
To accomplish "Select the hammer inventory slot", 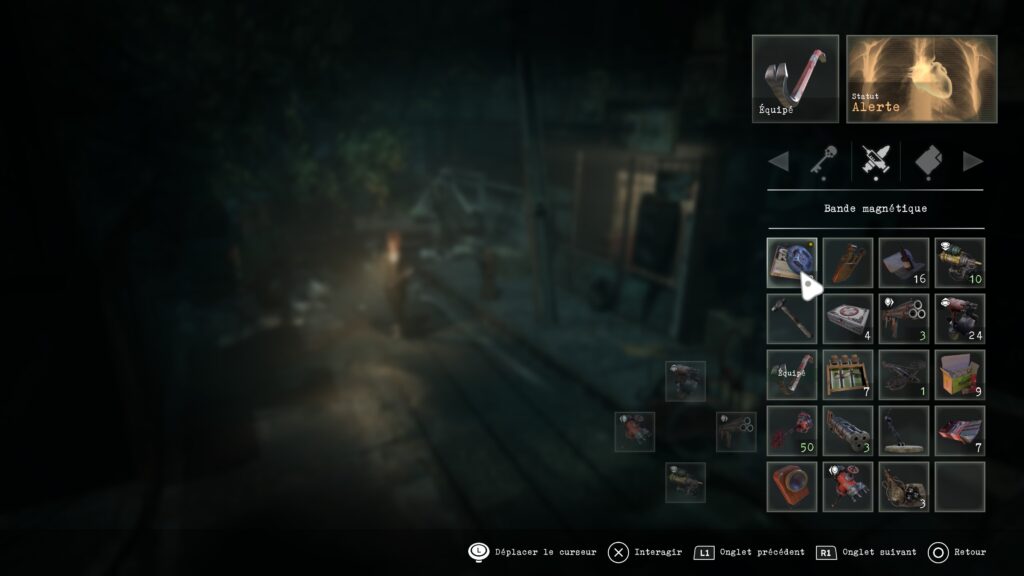I will (x=791, y=319).
